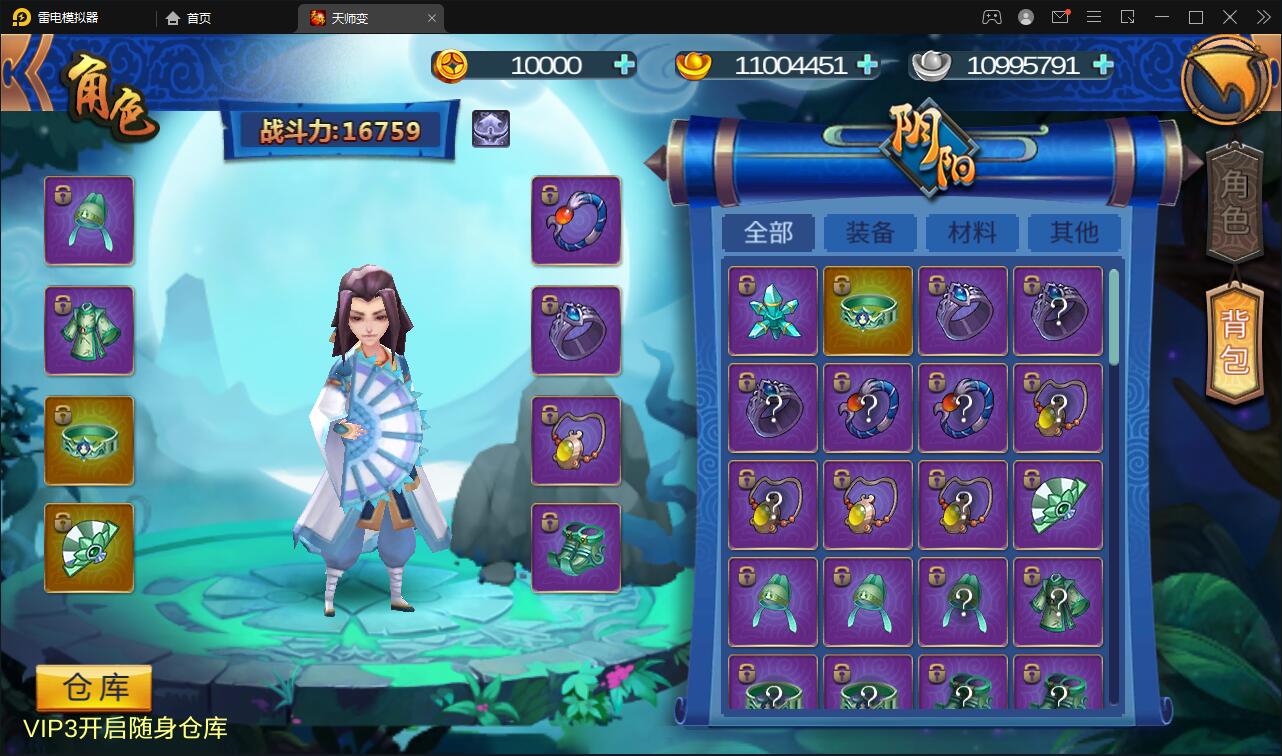Viewport: 1282px width, 756px height.
Task: Open the 其他 others tab
Action: click(1074, 233)
